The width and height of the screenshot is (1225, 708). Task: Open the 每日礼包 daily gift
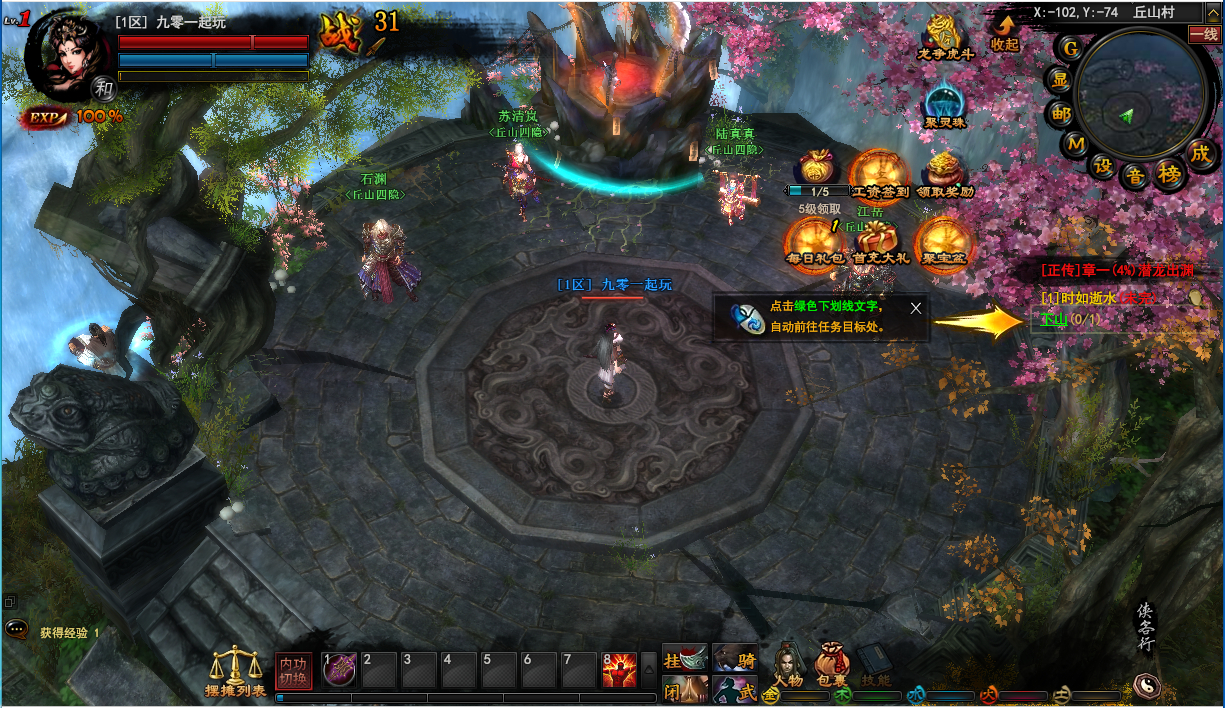pyautogui.click(x=814, y=241)
